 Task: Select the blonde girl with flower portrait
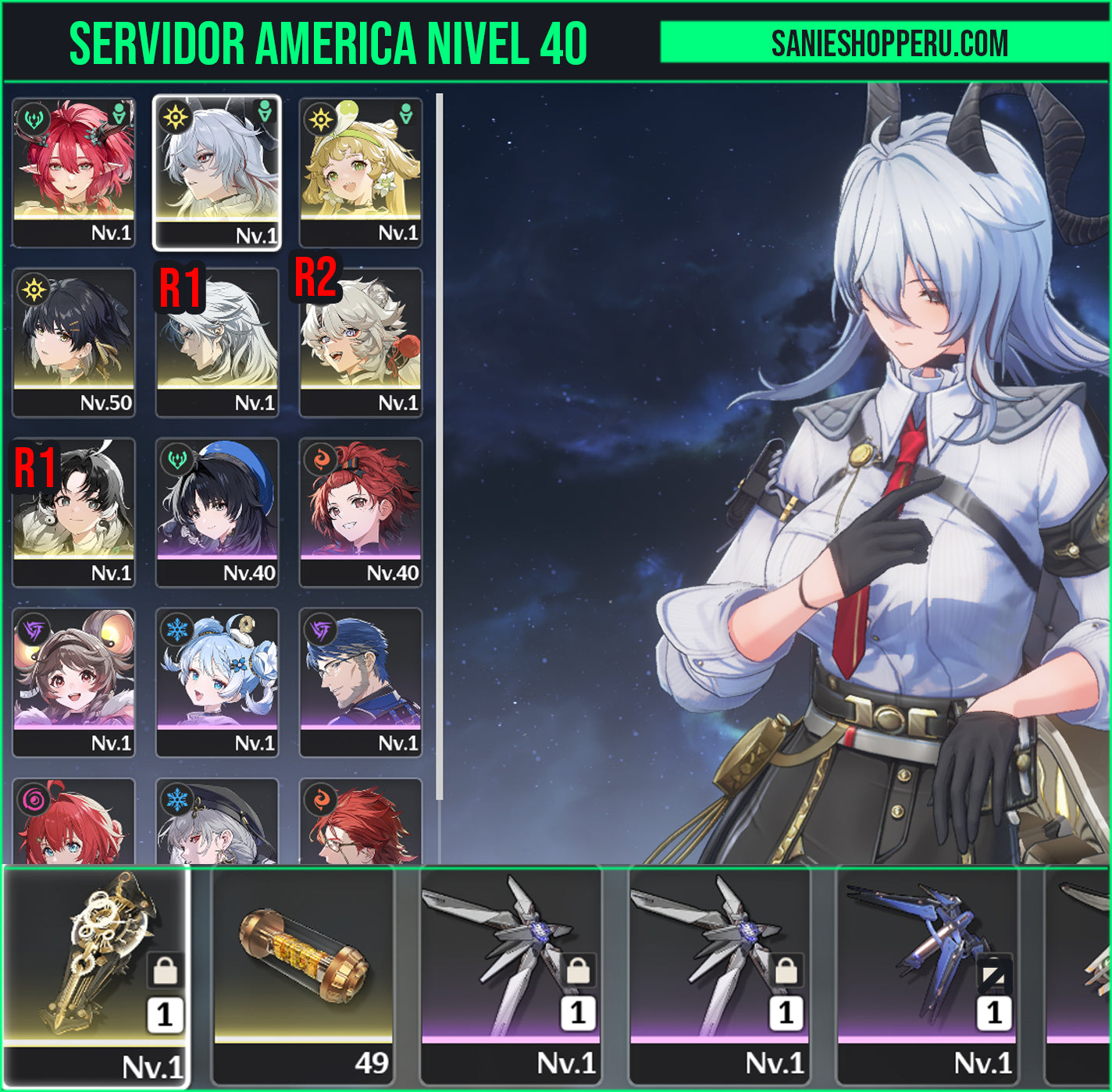tap(361, 172)
